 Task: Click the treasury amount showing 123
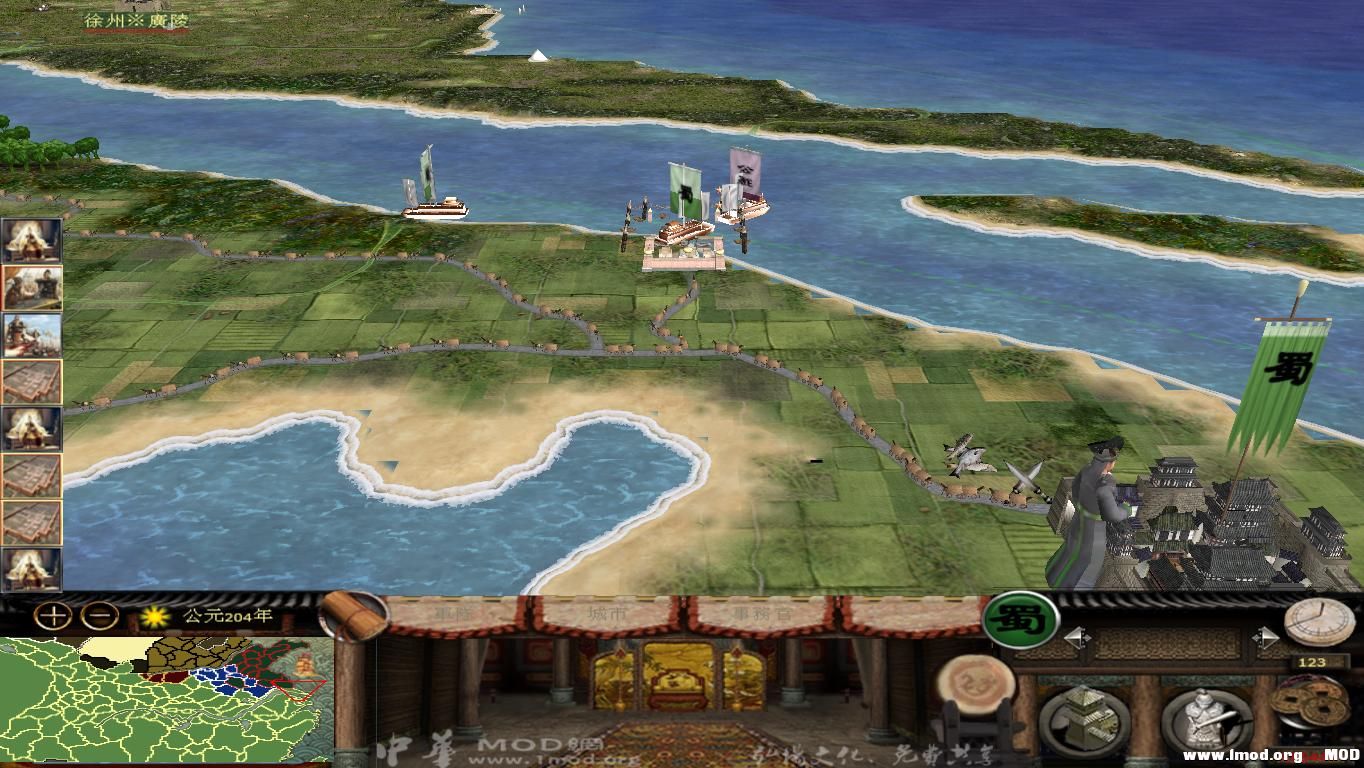pyautogui.click(x=1312, y=662)
